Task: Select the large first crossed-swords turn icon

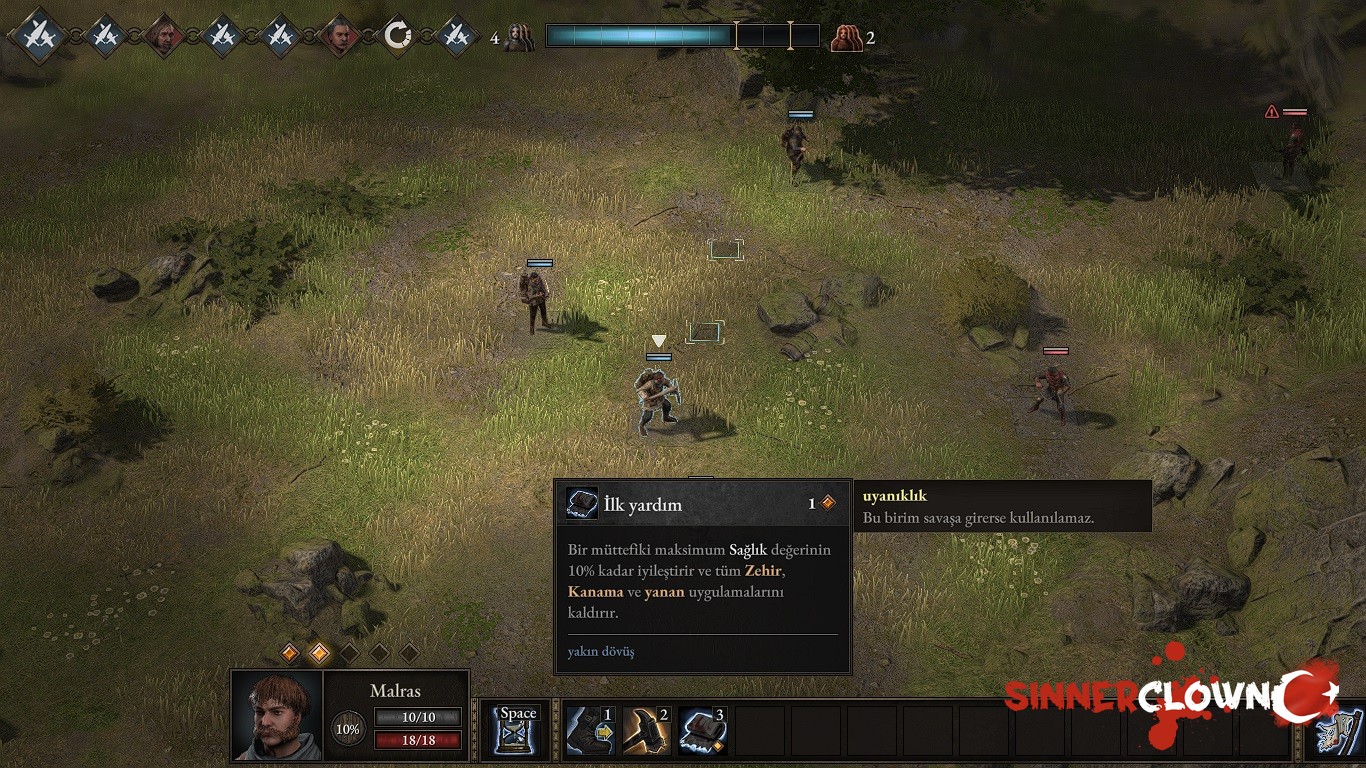Action: coord(40,36)
